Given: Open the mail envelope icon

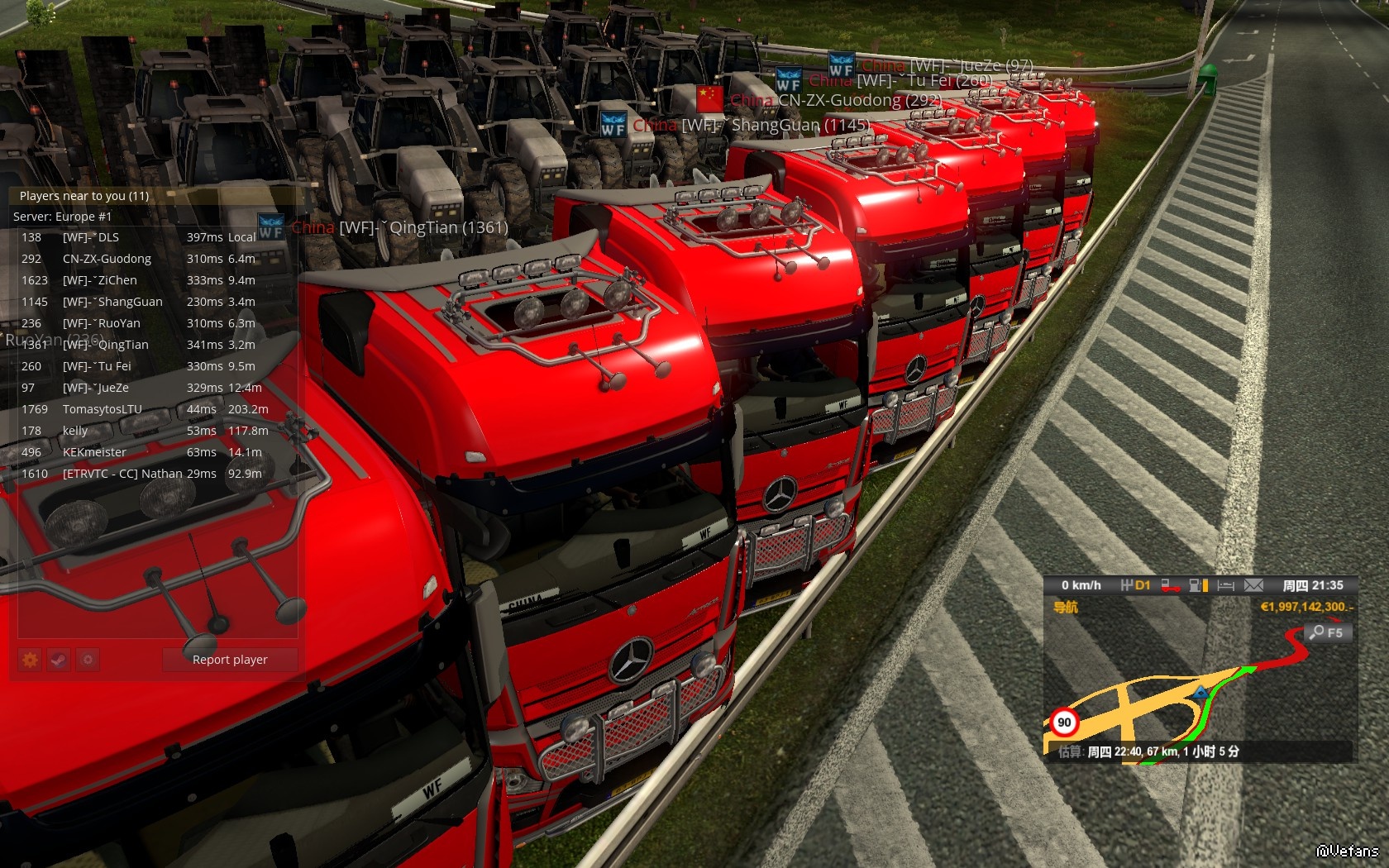Looking at the screenshot, I should (x=1253, y=585).
